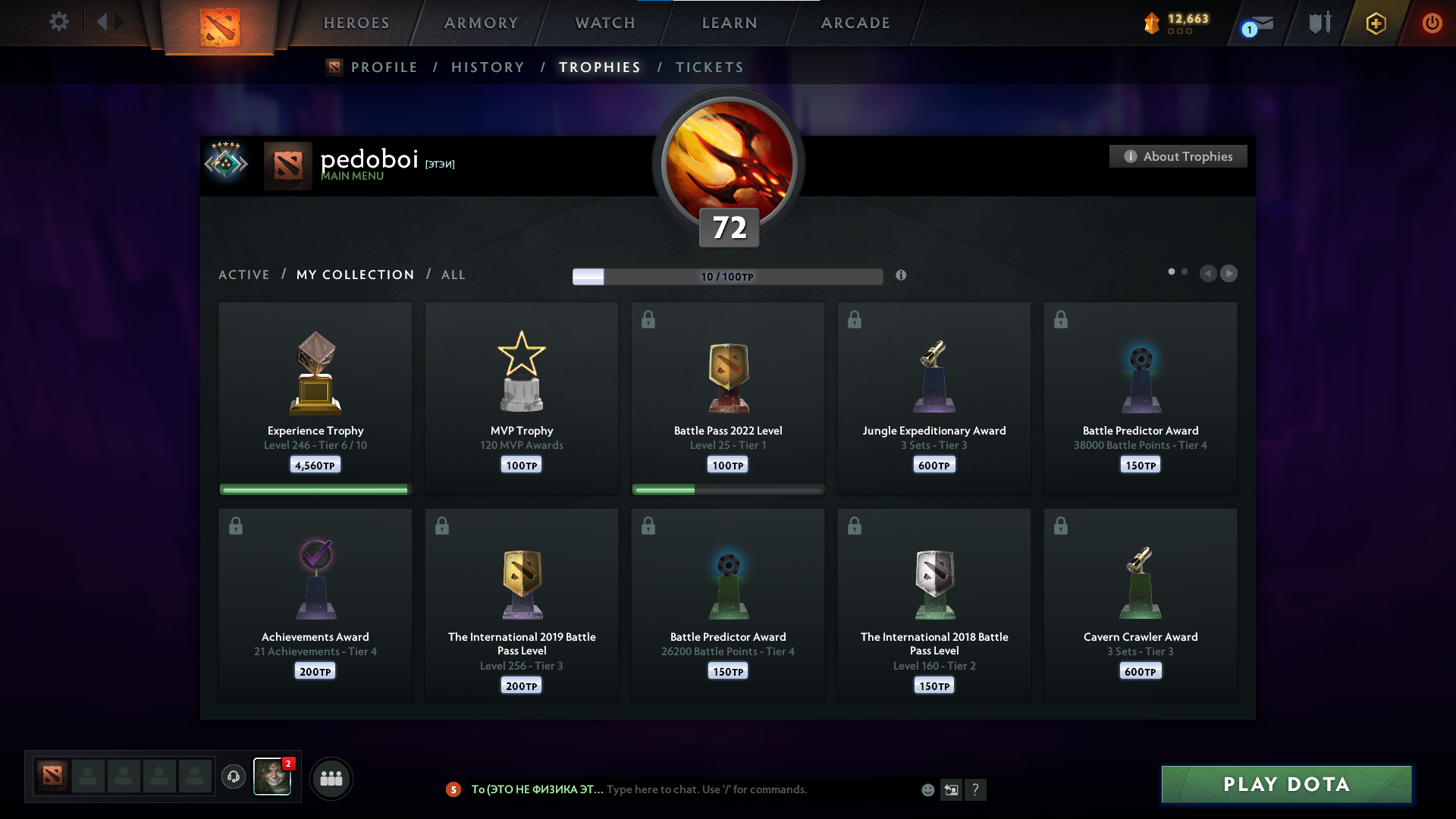Open the Battle Pass plus icon
This screenshot has width=1456, height=819.
point(1376,23)
